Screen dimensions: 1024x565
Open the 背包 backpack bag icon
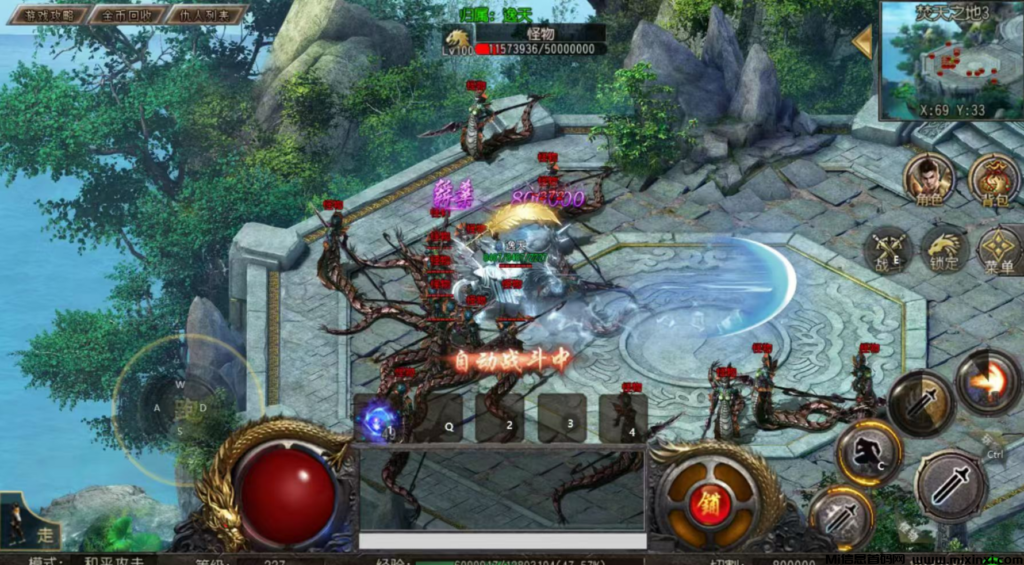pos(993,178)
